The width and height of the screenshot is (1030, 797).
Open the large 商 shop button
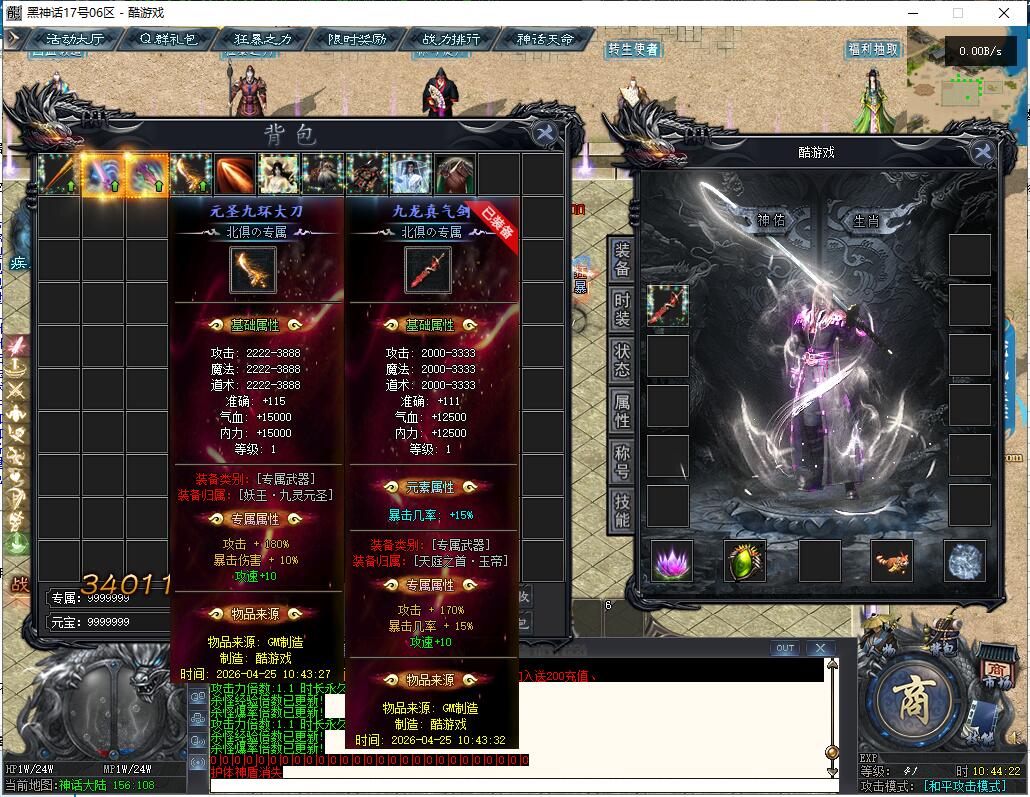coord(909,696)
